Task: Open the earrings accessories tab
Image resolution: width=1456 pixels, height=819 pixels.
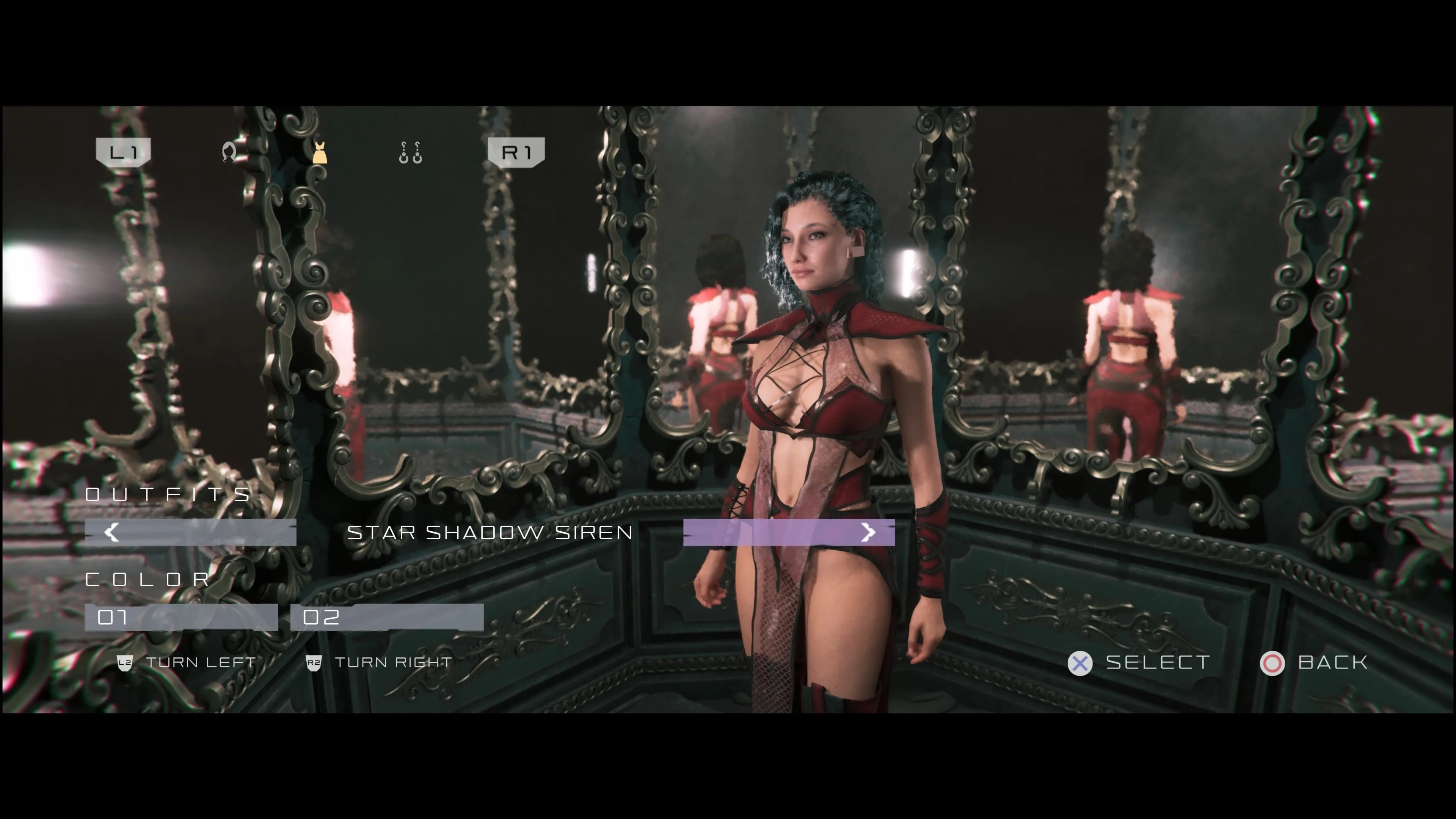Action: [410, 152]
